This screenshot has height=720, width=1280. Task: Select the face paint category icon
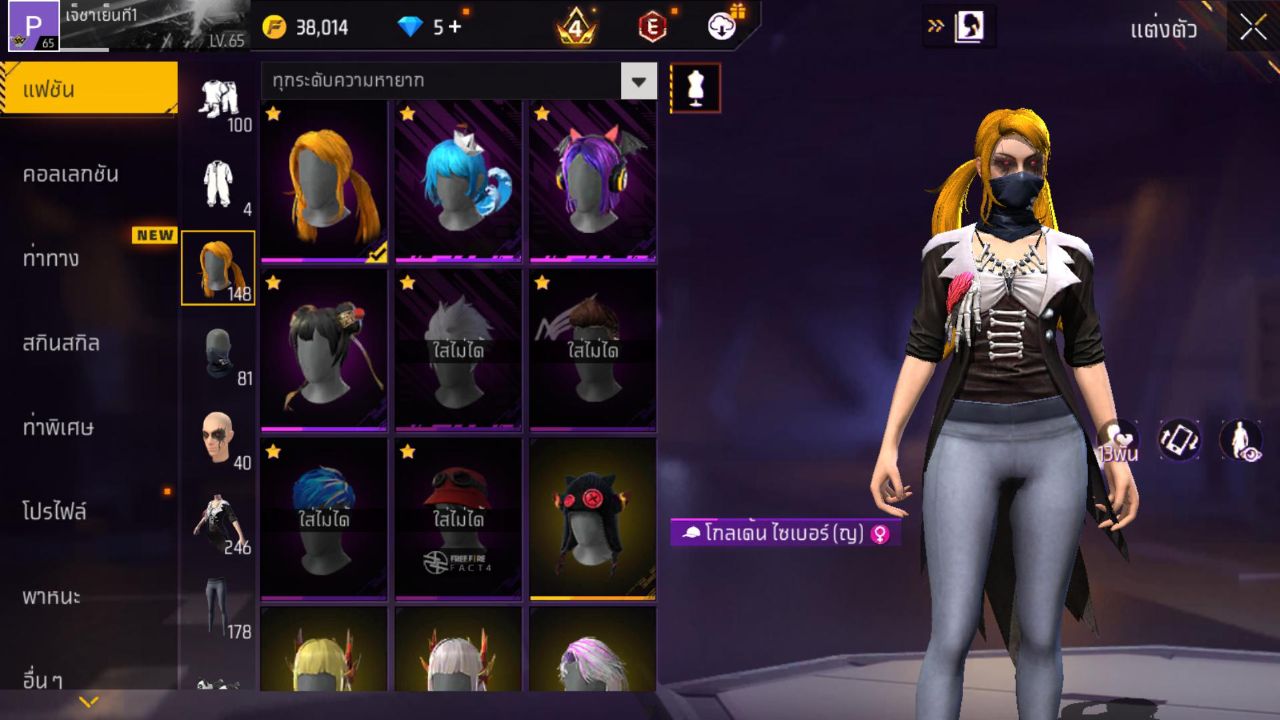click(x=218, y=430)
